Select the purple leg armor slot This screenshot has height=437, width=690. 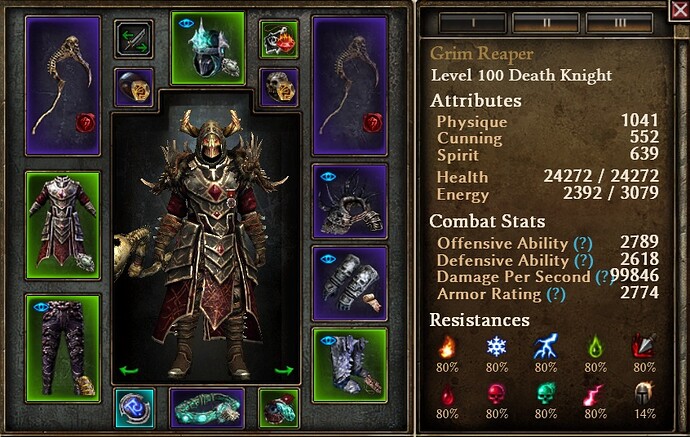coord(62,342)
